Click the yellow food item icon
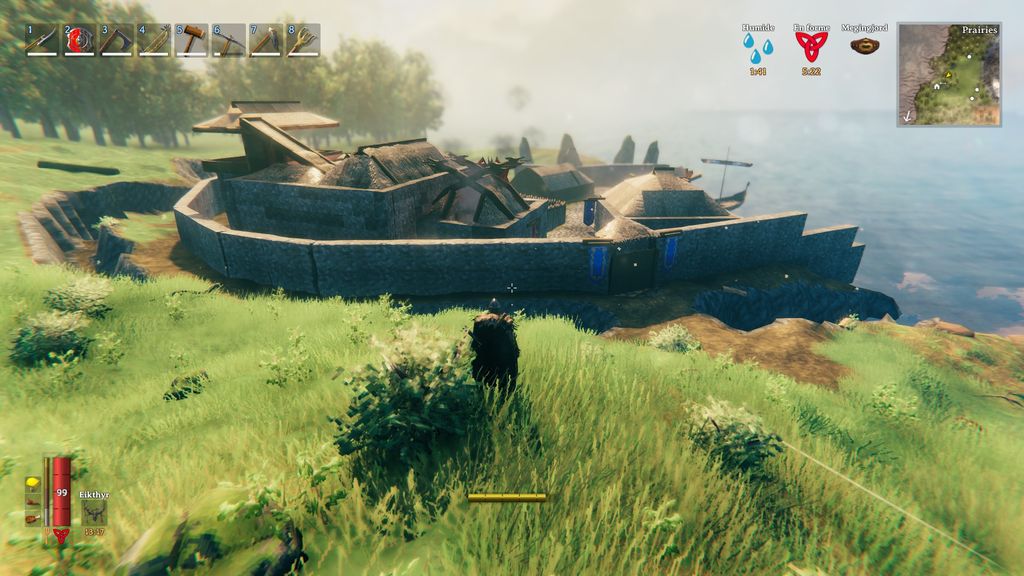Screen dimensions: 1024x576 pos(32,483)
